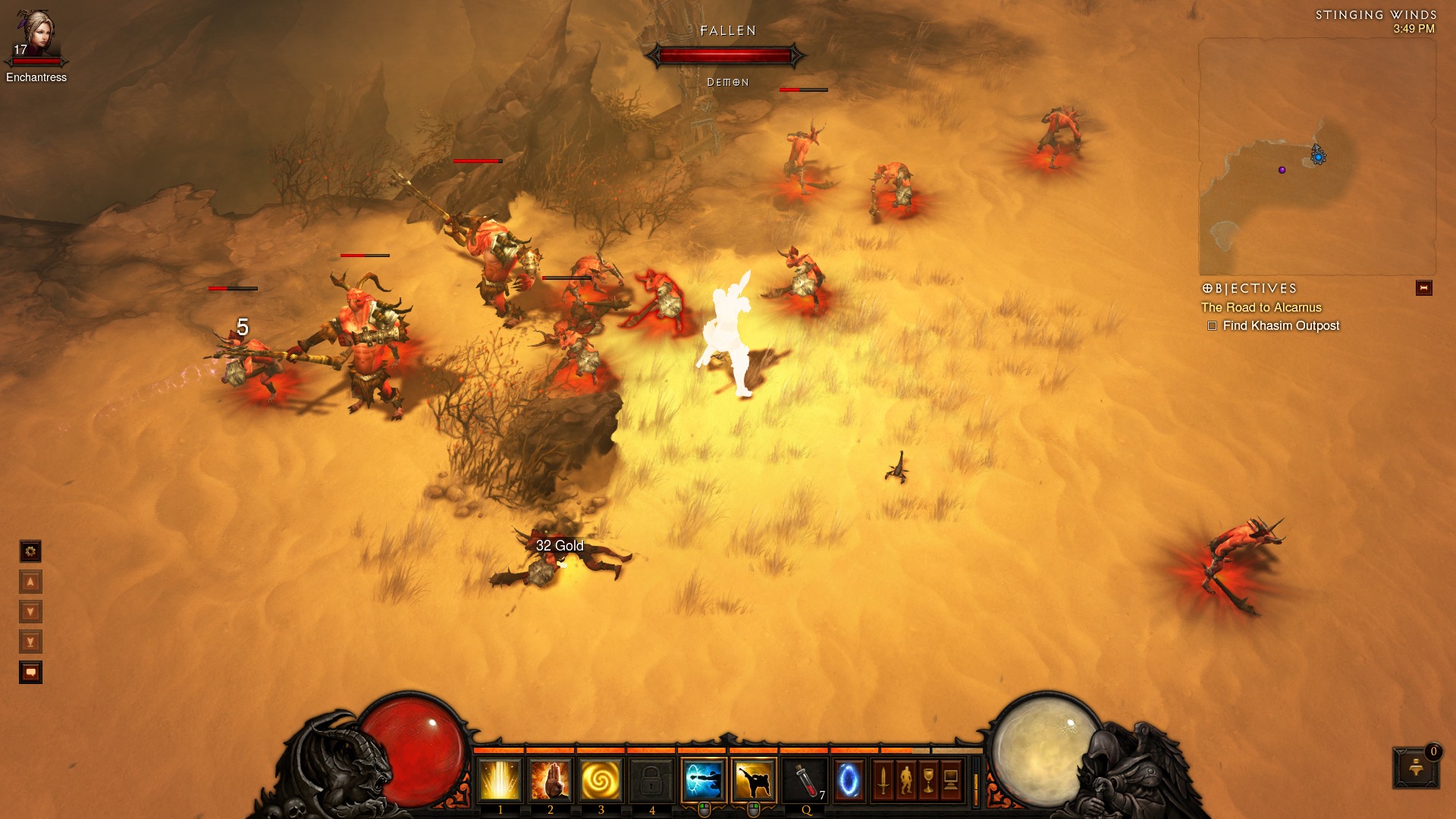1456x819 pixels.
Task: Use the raised palm skill in slot 2
Action: pyautogui.click(x=551, y=780)
